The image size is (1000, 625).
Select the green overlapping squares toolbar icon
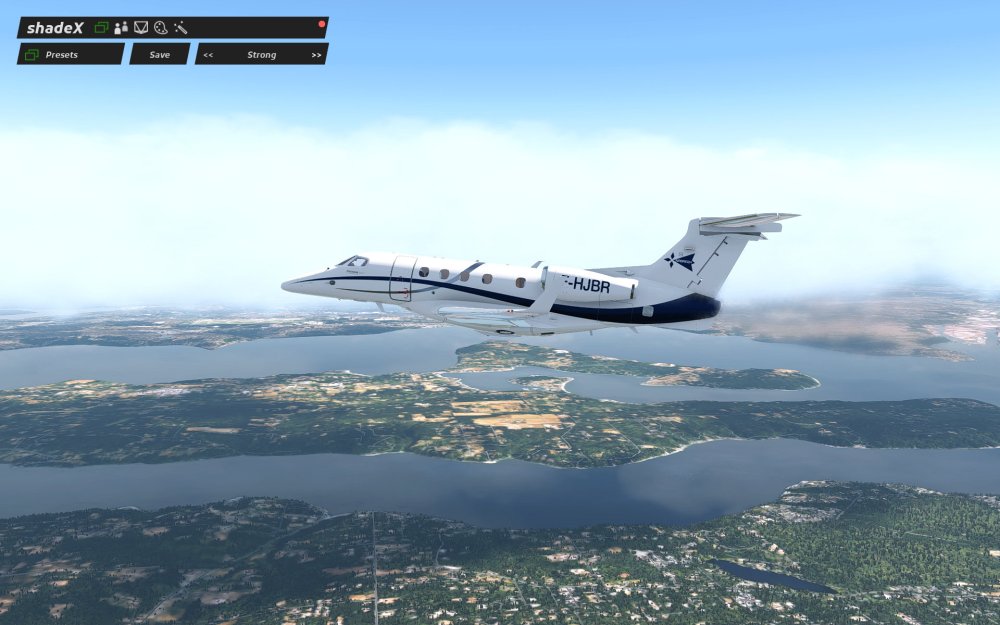point(101,27)
